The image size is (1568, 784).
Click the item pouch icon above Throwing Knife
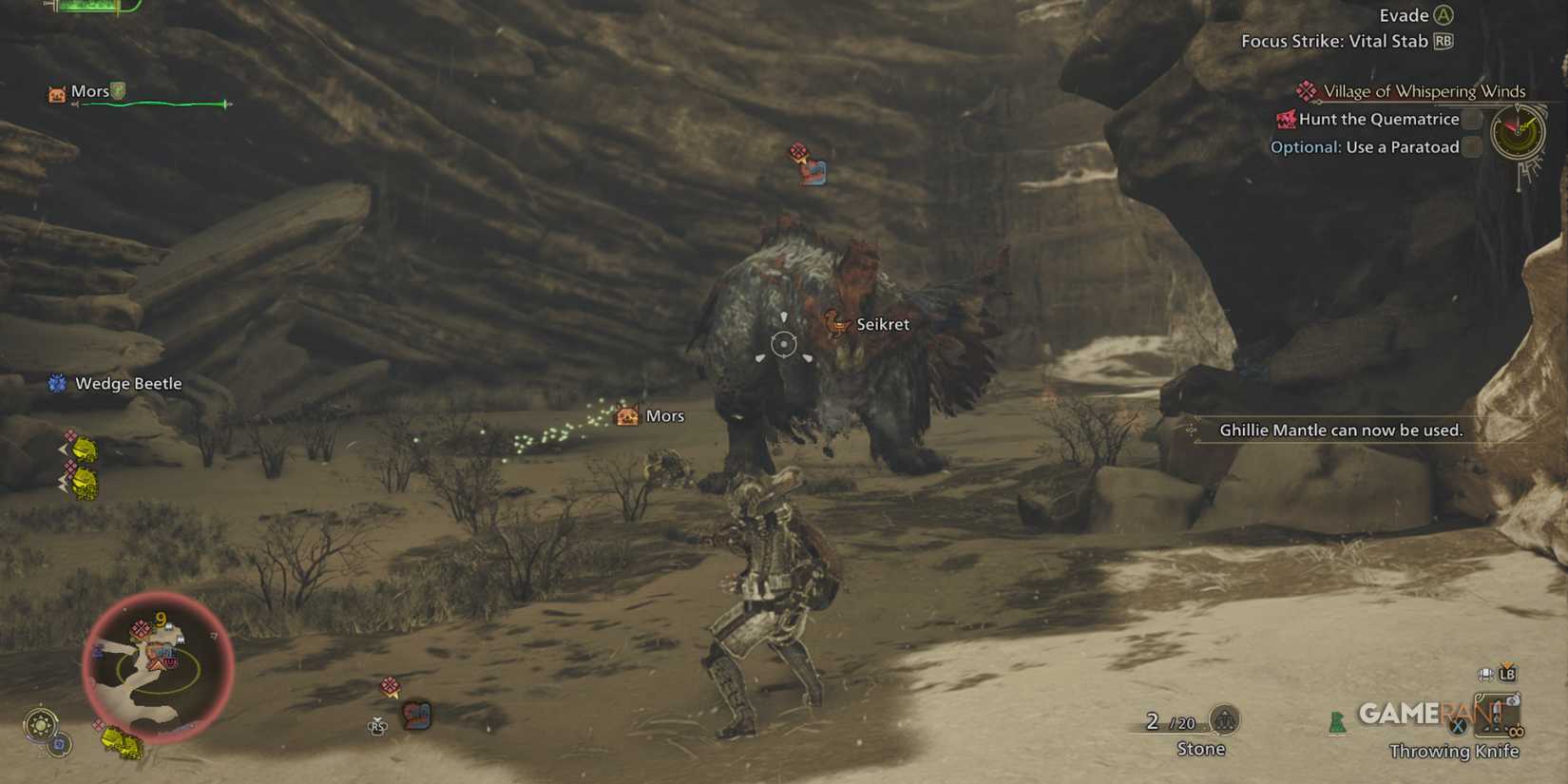(1486, 674)
